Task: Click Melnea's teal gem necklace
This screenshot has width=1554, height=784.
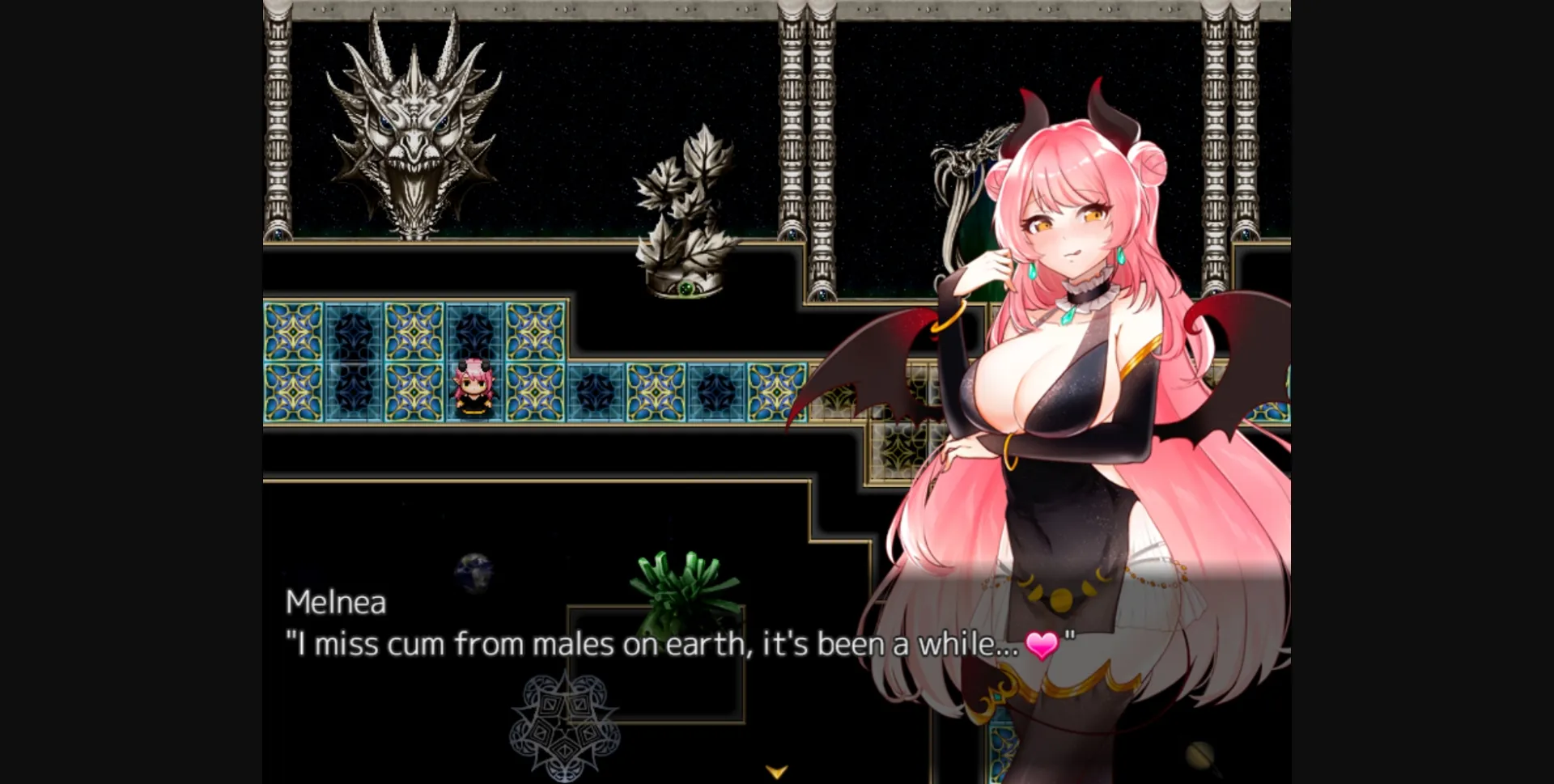Action: point(1068,316)
